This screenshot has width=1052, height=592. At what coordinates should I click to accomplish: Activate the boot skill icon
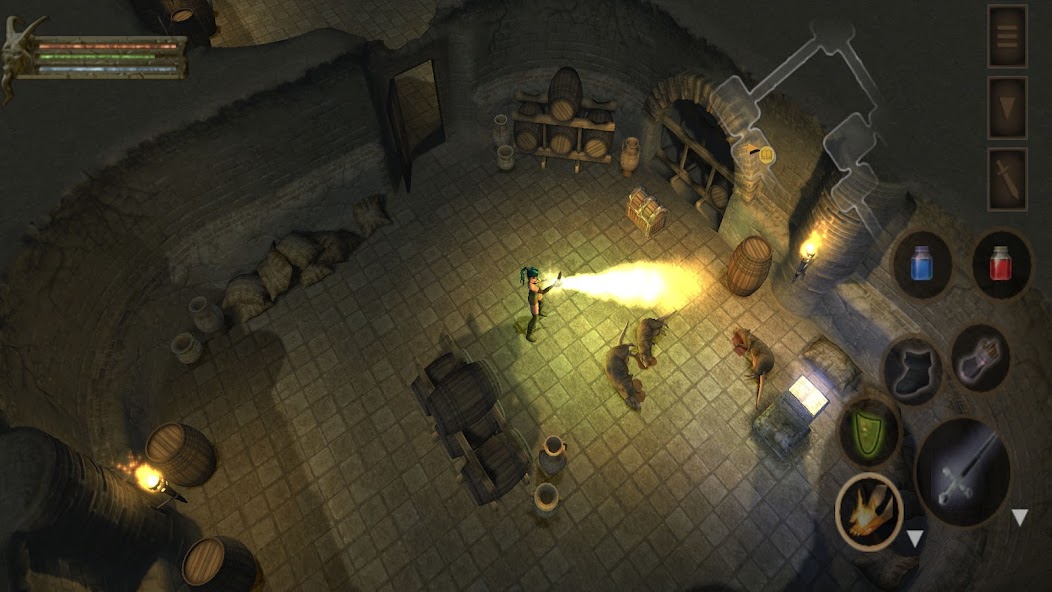pos(912,369)
